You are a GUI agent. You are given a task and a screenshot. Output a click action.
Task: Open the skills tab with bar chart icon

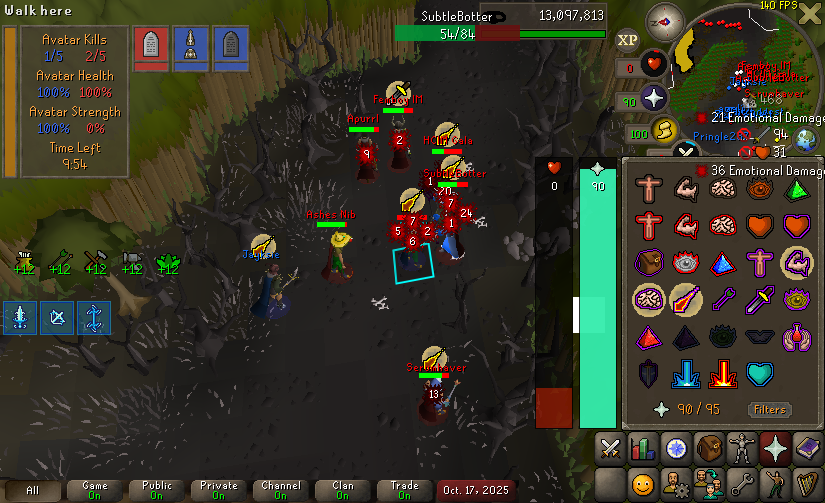[x=642, y=447]
